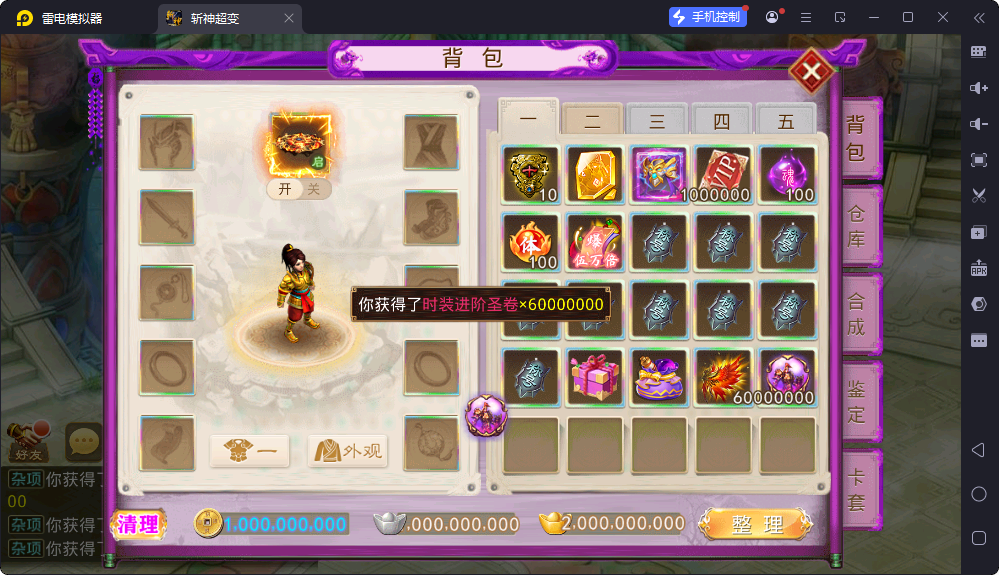Switch to bag page tab 四
This screenshot has width=999, height=575.
(721, 121)
